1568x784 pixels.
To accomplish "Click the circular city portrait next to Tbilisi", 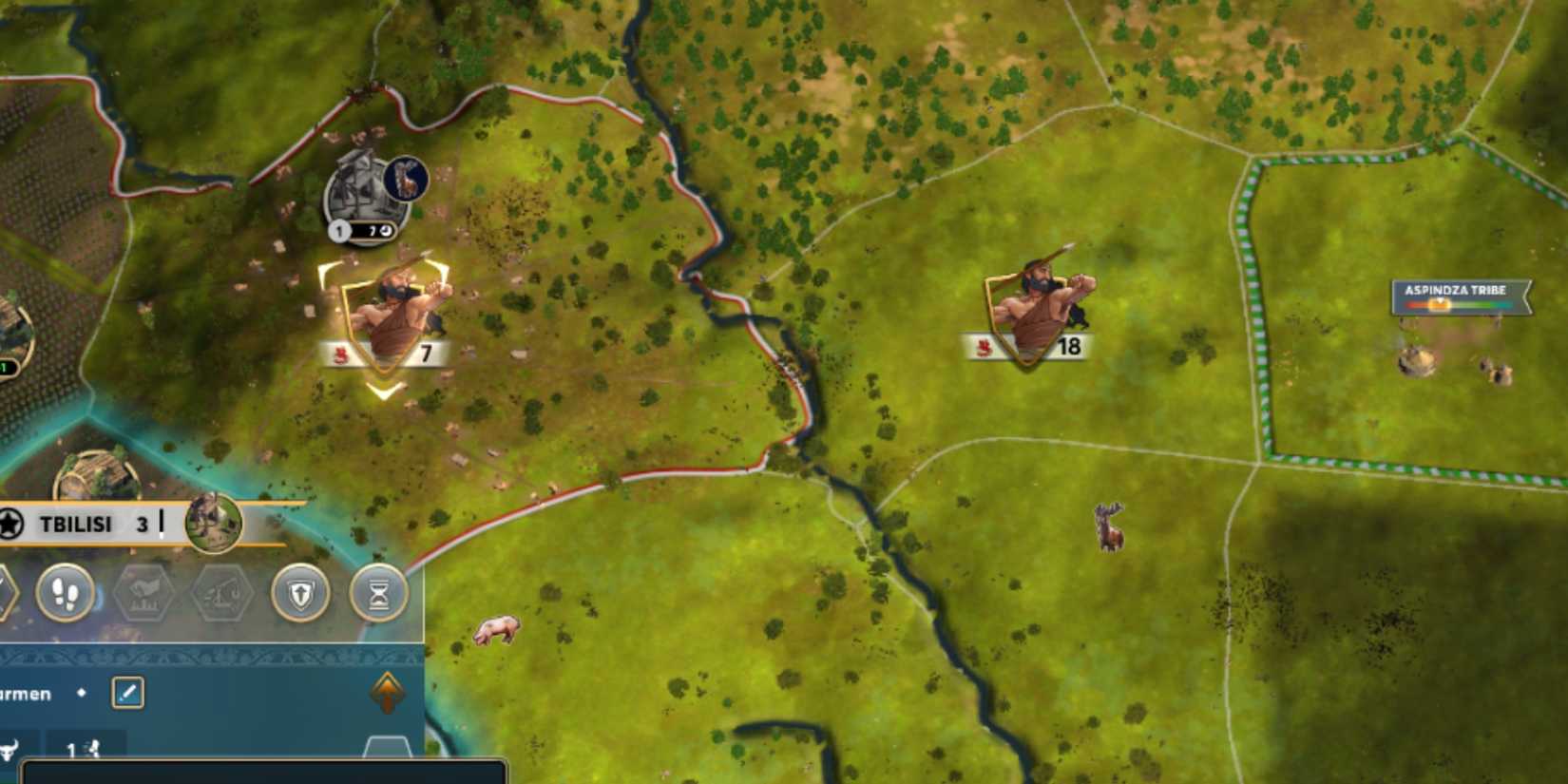I will coord(213,524).
